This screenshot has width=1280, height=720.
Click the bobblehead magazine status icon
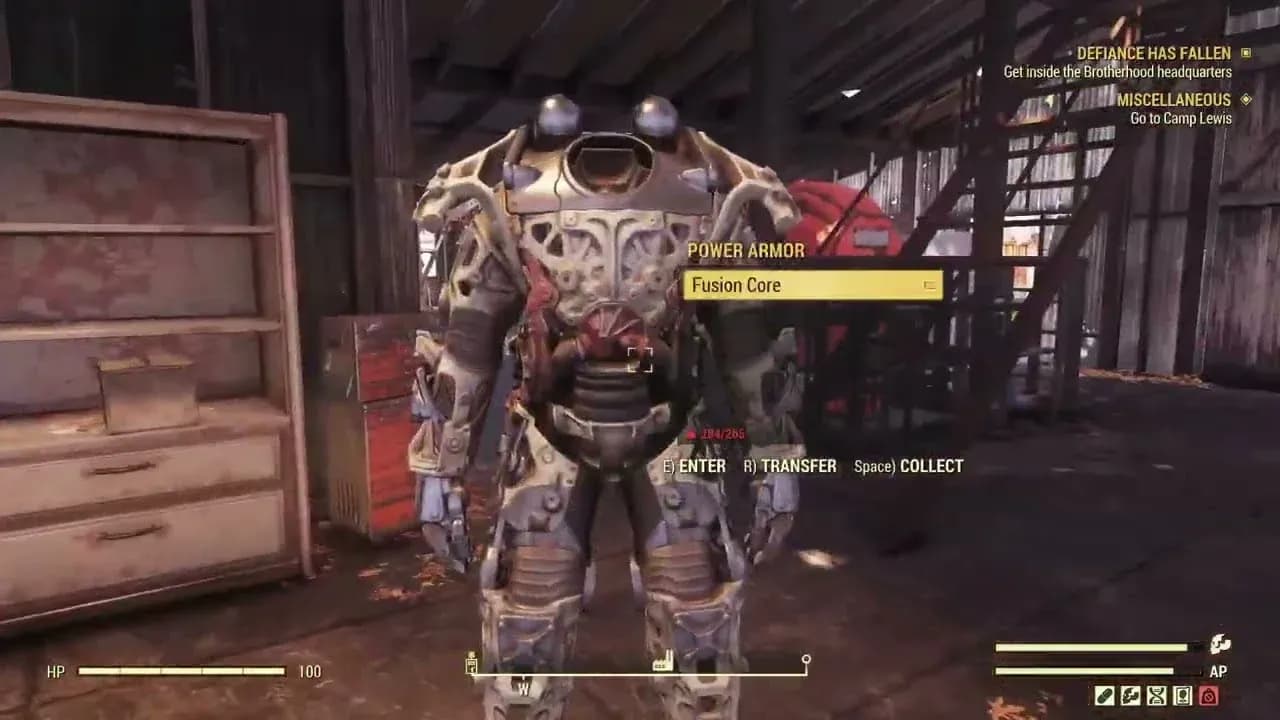1183,696
